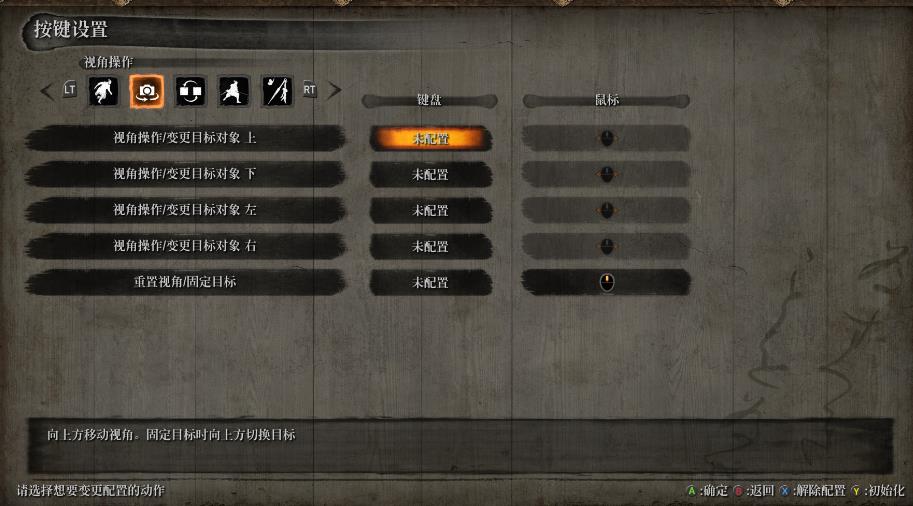Select mouse binding for 视角操作/变更目标对象 下
913x506 pixels.
pos(606,175)
